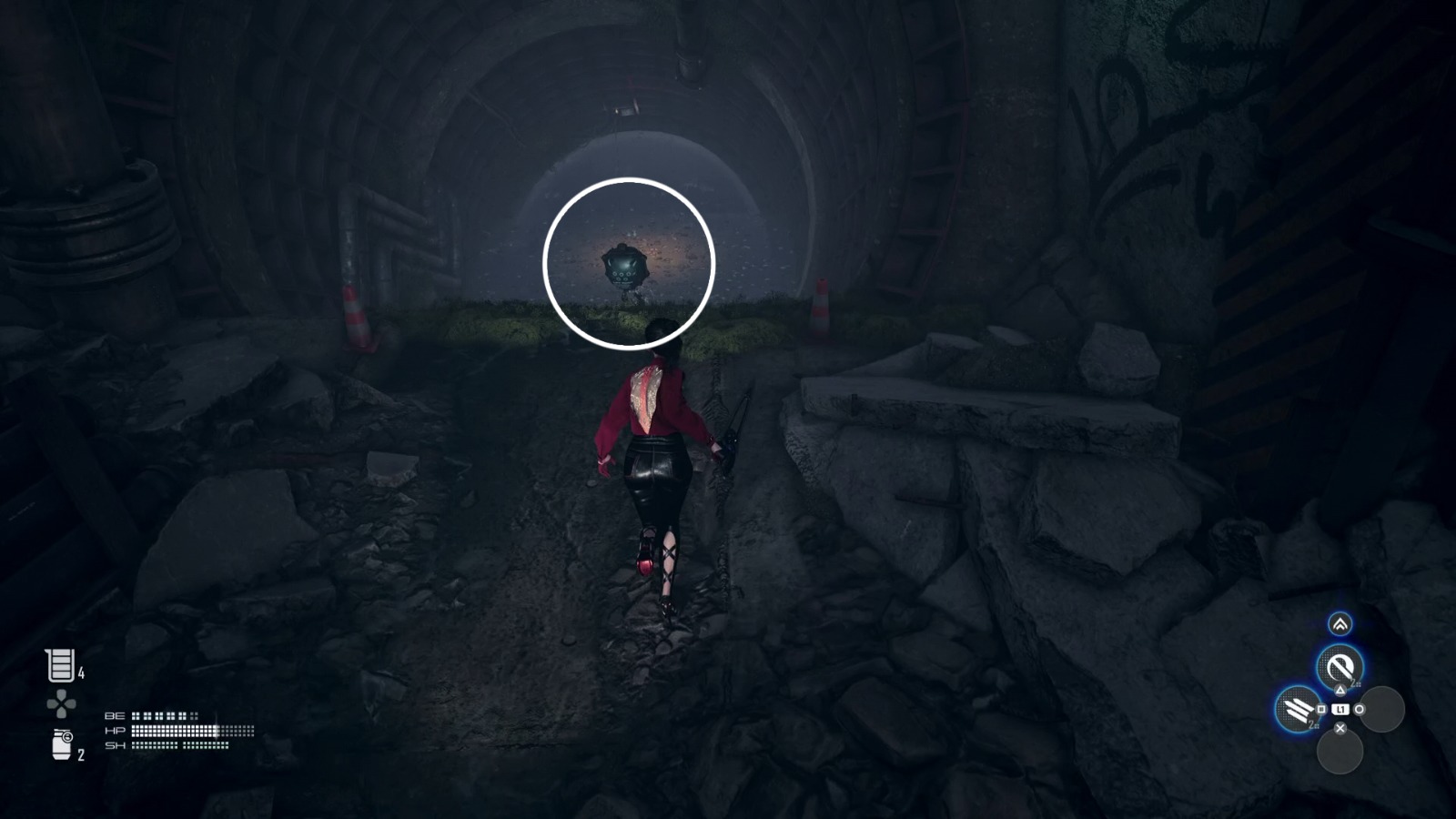Click the glowing drone inside the white circle
The height and width of the screenshot is (819, 1456).
click(624, 267)
